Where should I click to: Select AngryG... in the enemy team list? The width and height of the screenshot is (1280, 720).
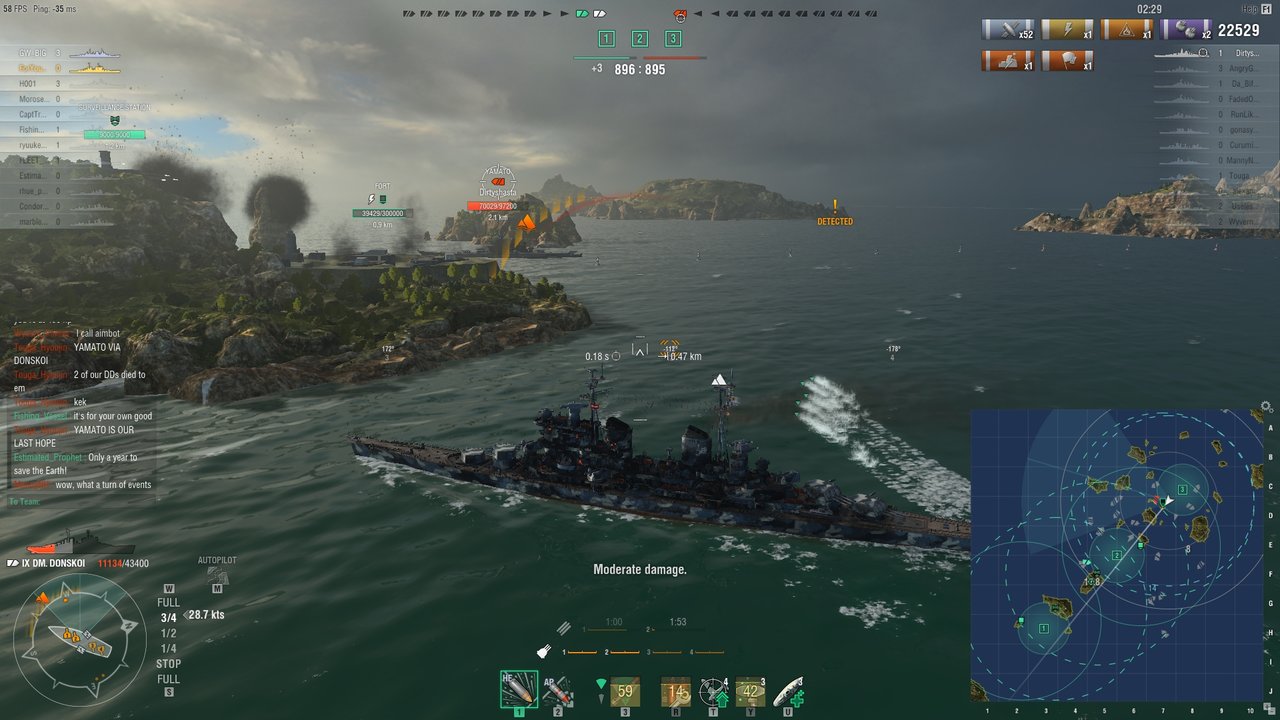click(1245, 68)
